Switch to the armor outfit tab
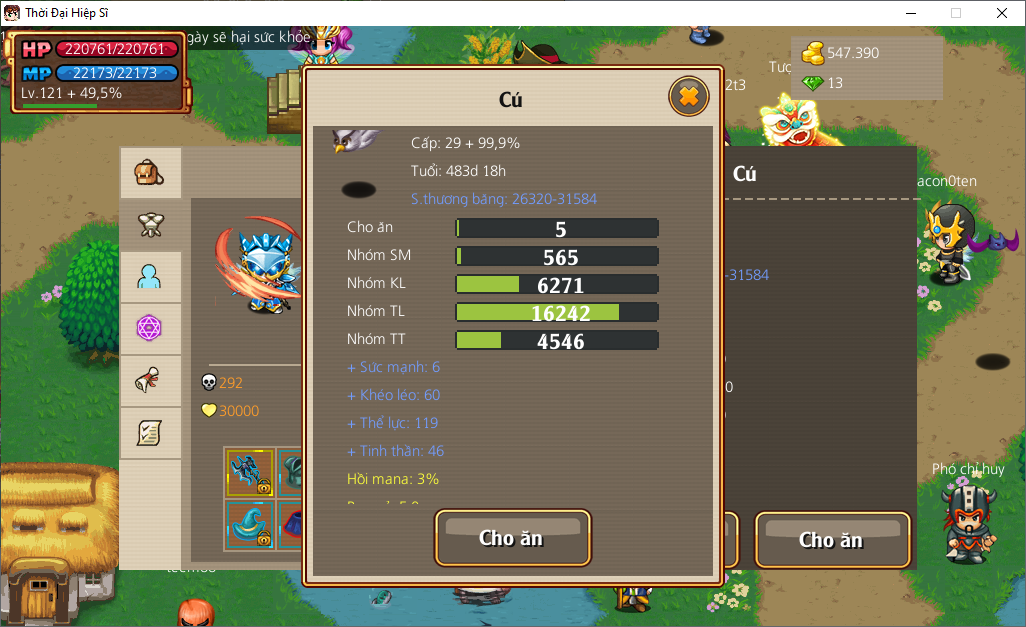Viewport: 1026px width, 627px height. click(x=150, y=226)
